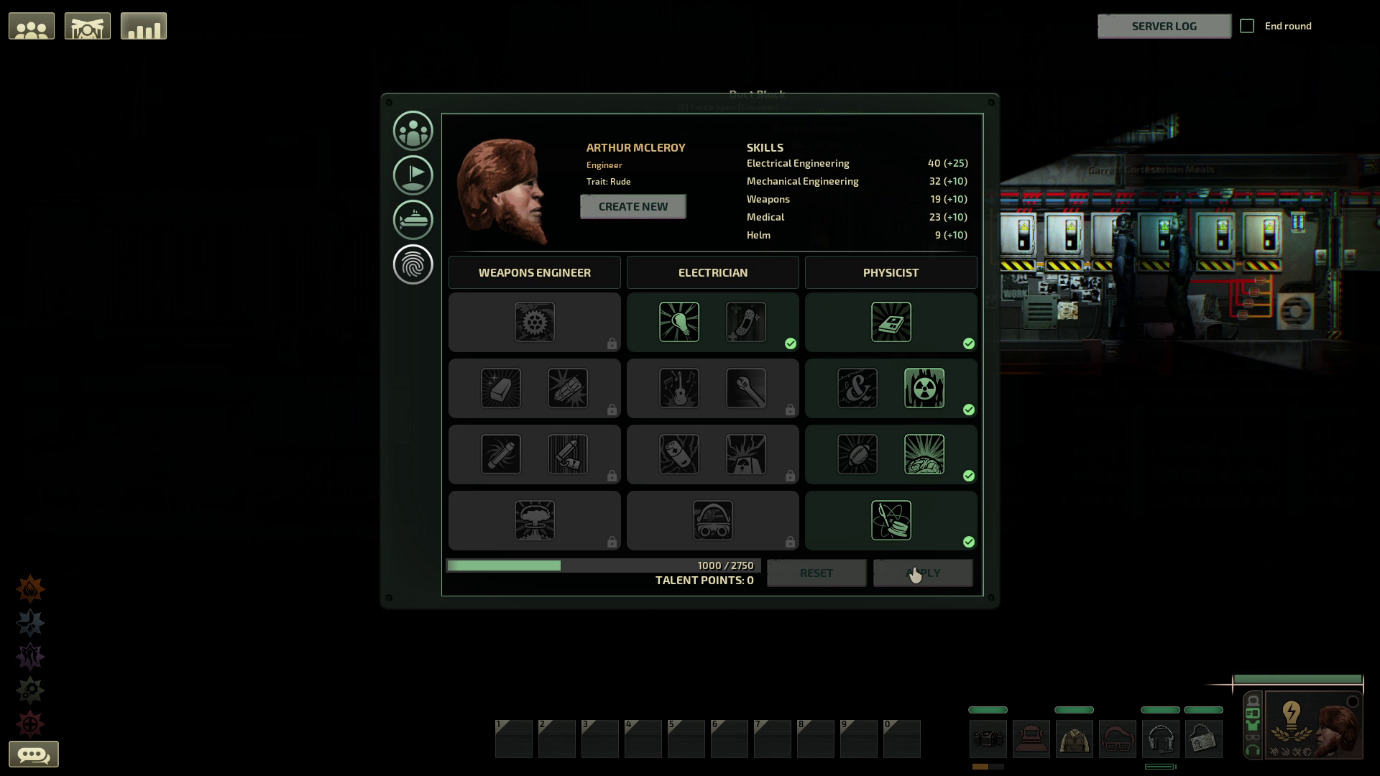Open the Server Log
This screenshot has height=776, width=1380.
point(1163,26)
